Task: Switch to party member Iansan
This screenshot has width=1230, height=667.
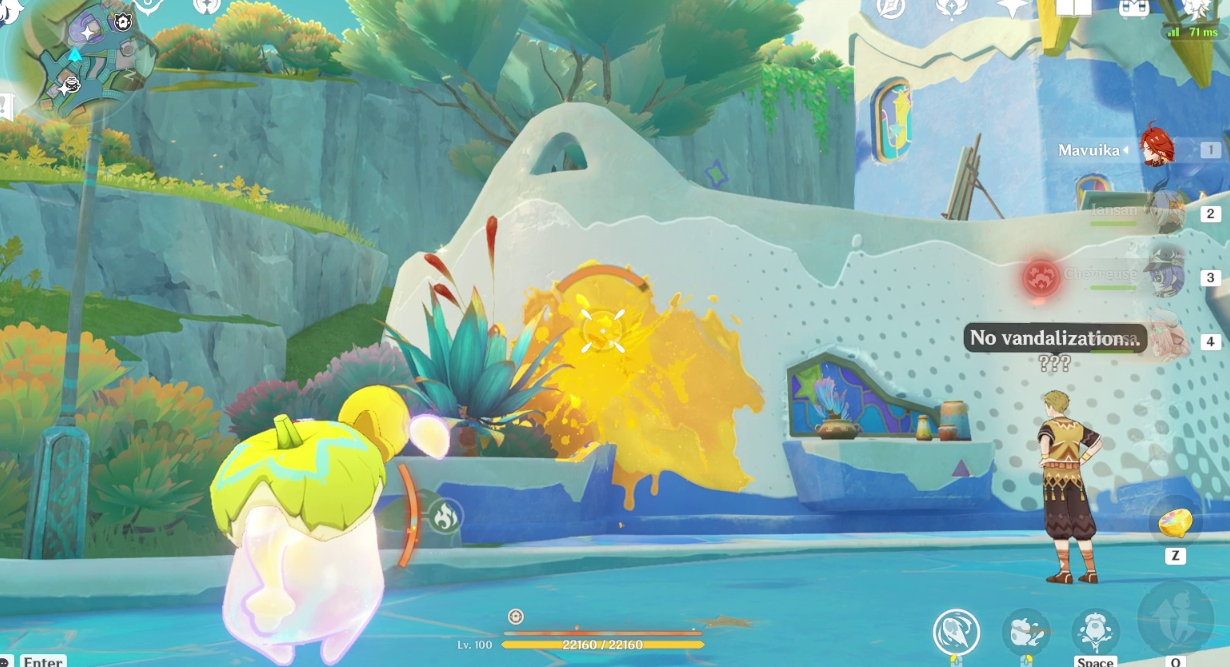Action: (x=1165, y=211)
